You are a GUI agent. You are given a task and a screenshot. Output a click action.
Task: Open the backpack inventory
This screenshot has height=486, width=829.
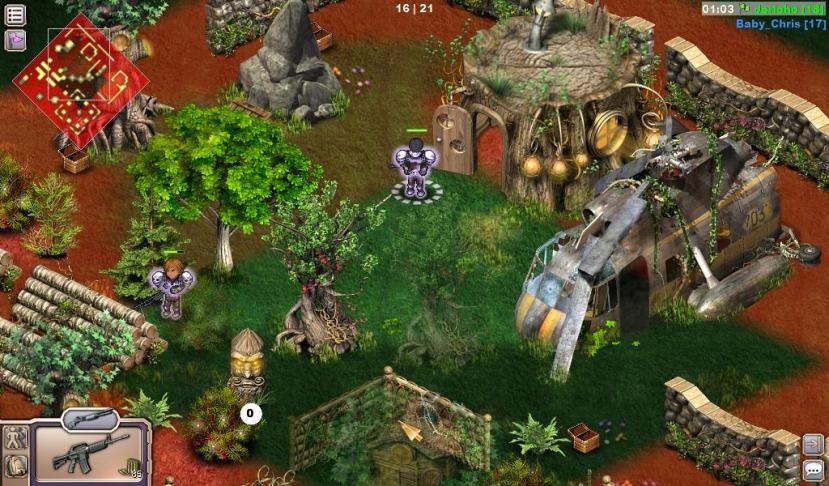point(15,465)
